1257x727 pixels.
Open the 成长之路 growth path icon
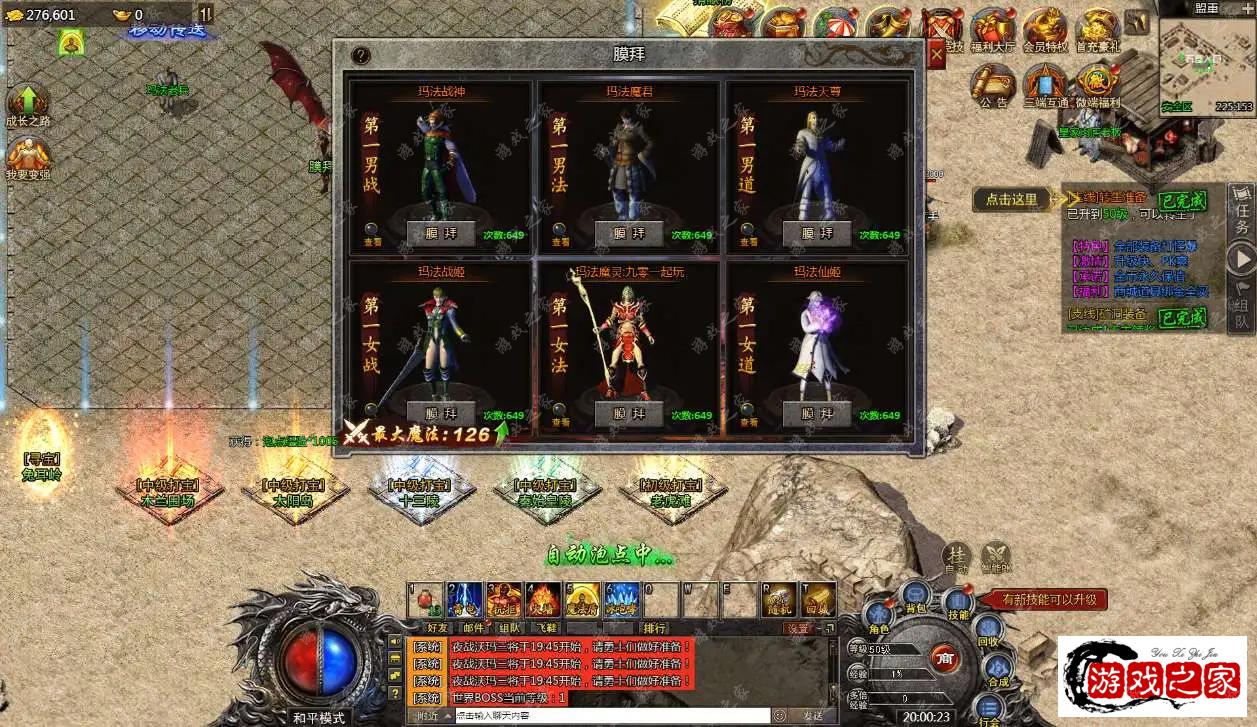click(x=28, y=106)
